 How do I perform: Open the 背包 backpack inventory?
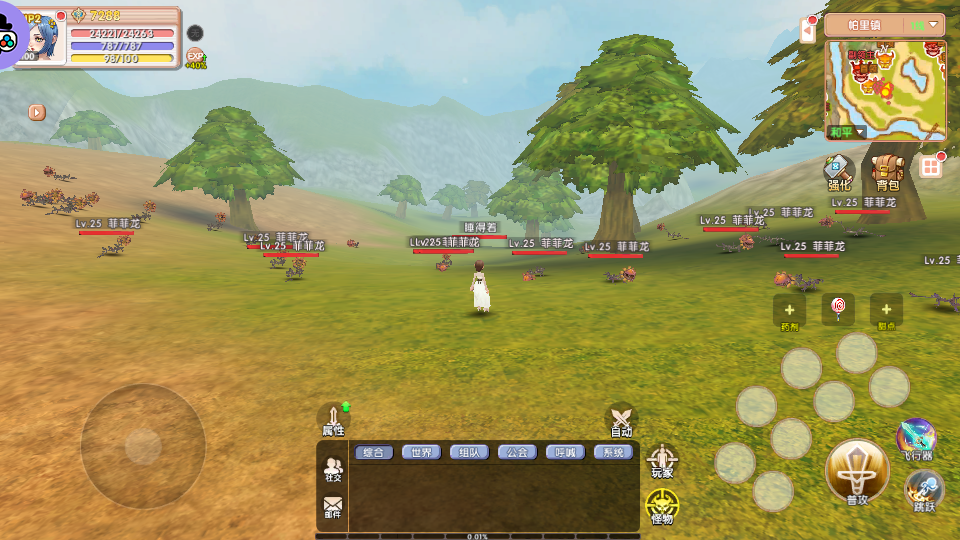point(887,172)
